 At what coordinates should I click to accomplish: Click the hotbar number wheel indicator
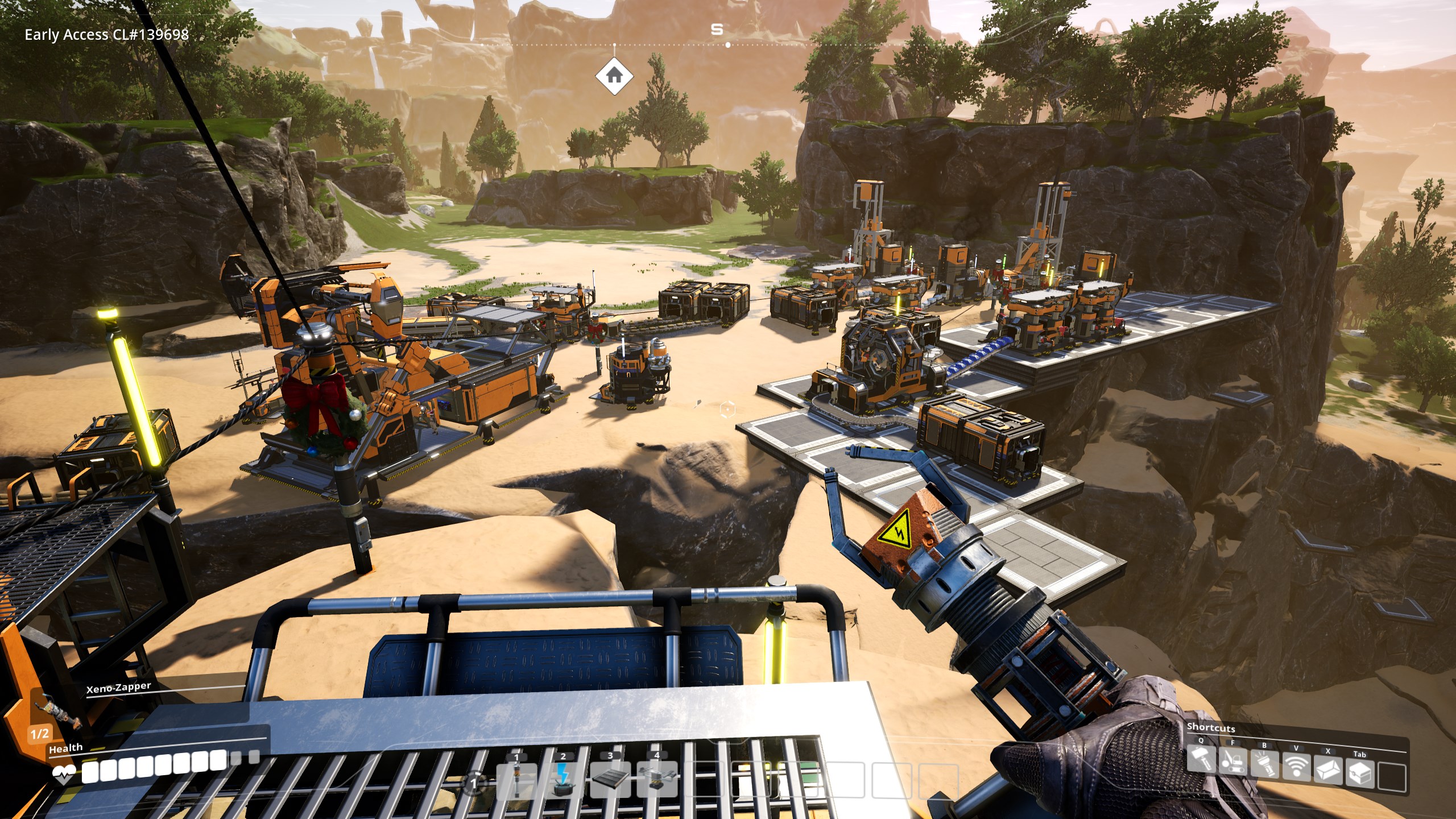coord(475,783)
